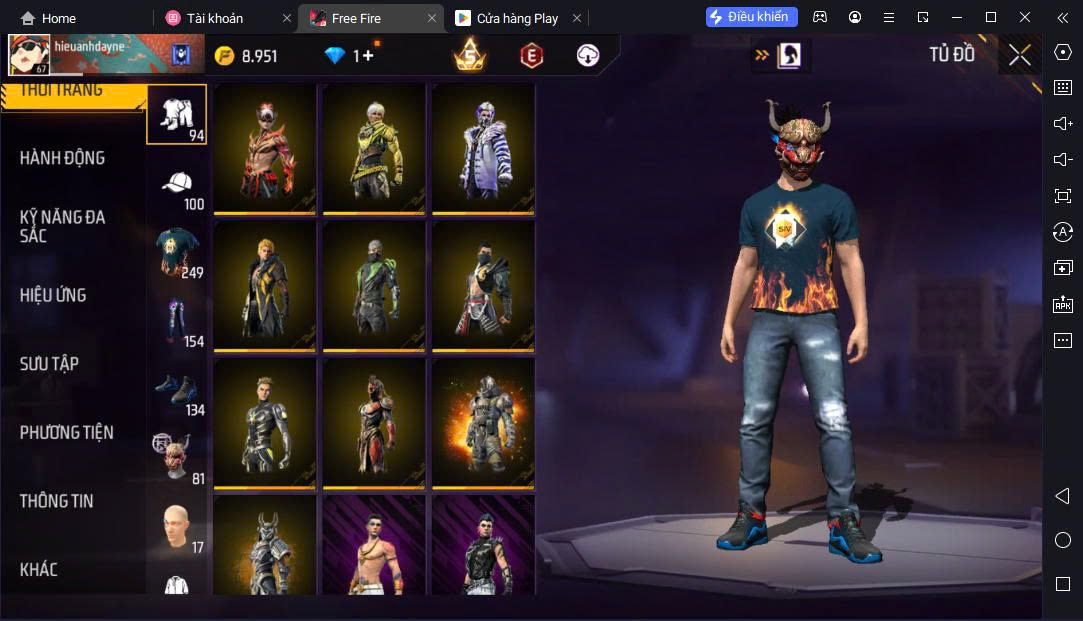Choose PHƯƠNG TIỆN from the sidebar
The height and width of the screenshot is (621, 1083).
67,432
